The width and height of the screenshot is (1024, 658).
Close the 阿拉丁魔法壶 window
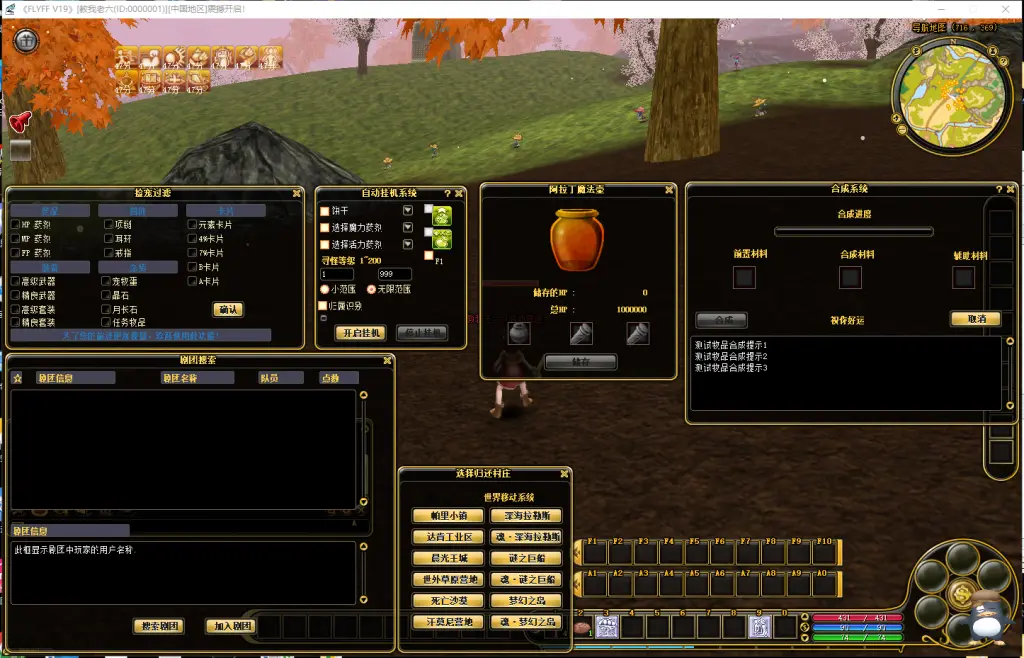pyautogui.click(x=669, y=190)
